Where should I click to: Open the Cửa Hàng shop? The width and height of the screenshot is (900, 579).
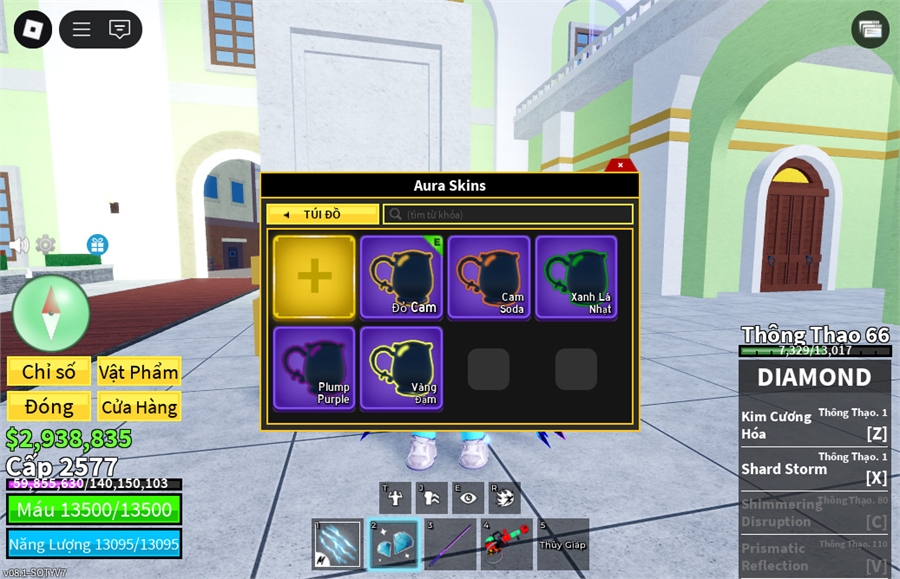tap(139, 406)
